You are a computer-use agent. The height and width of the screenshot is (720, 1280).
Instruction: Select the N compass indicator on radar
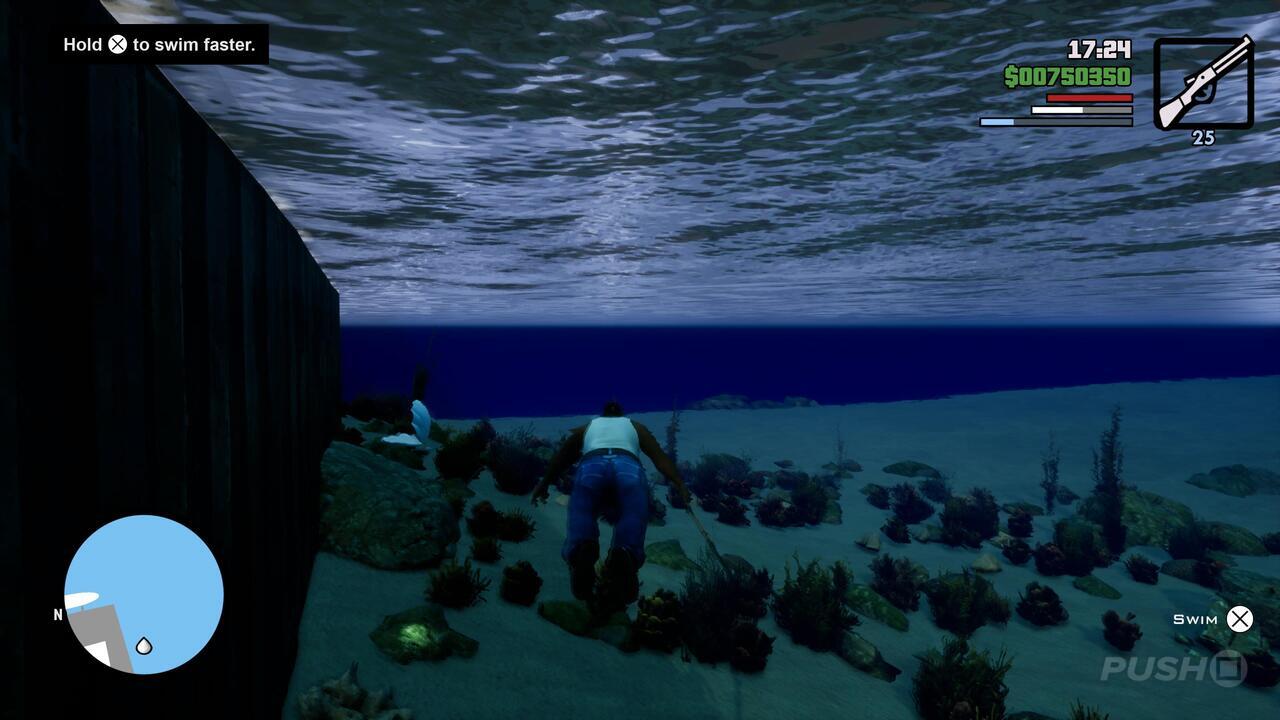tap(59, 616)
